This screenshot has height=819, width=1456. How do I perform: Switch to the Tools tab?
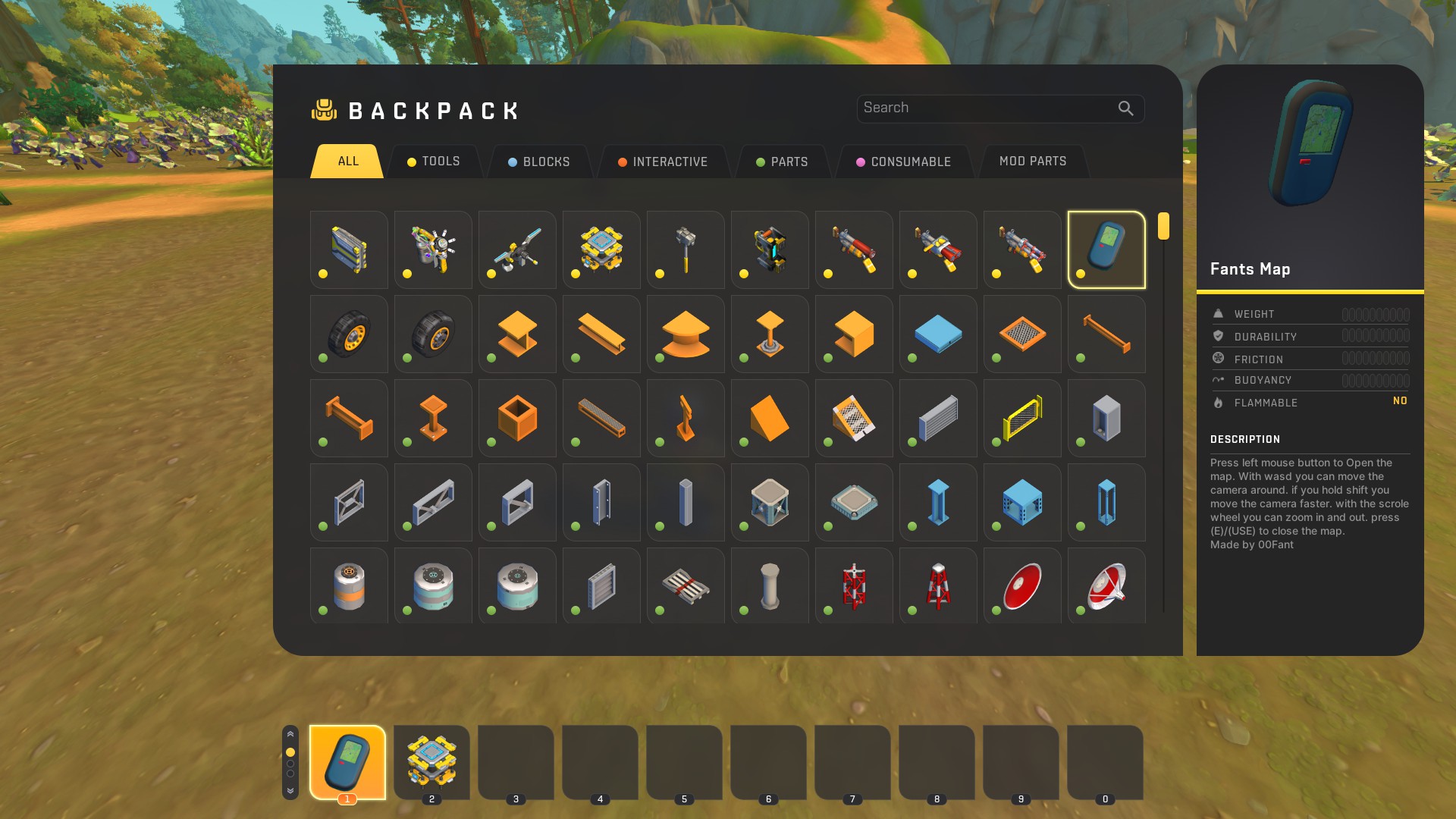pyautogui.click(x=434, y=162)
